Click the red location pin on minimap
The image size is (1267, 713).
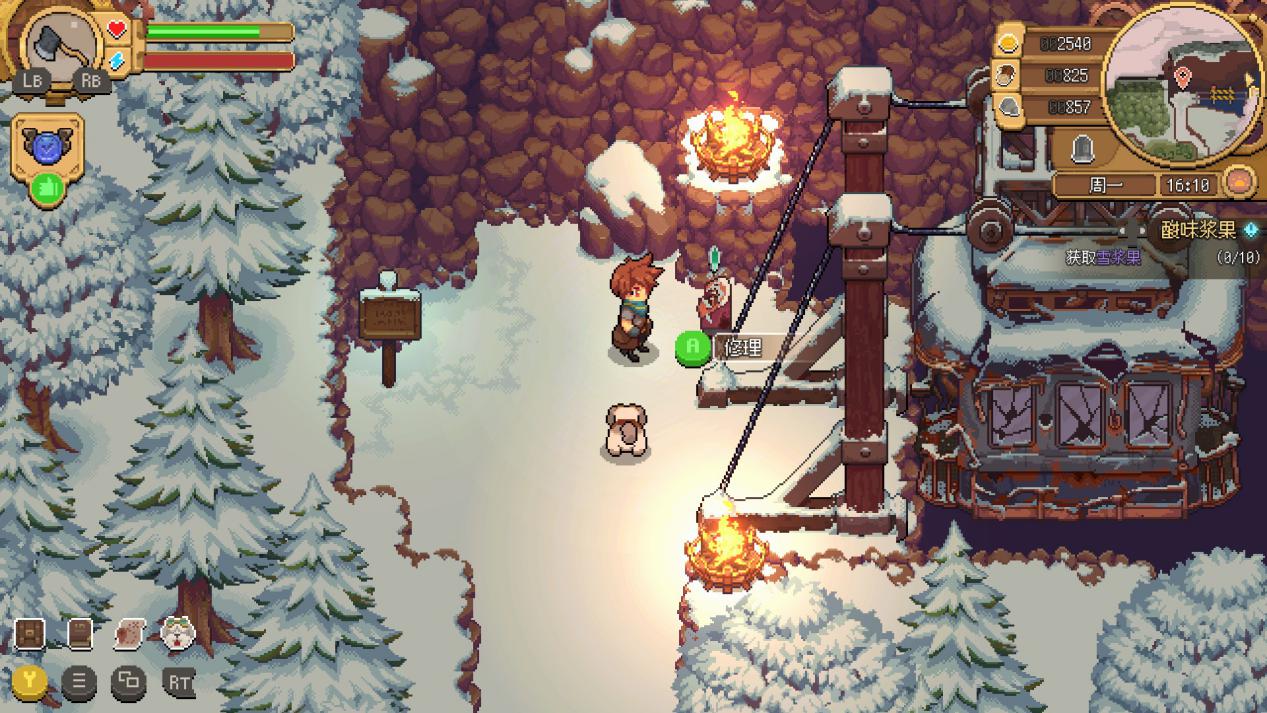pyautogui.click(x=1182, y=77)
